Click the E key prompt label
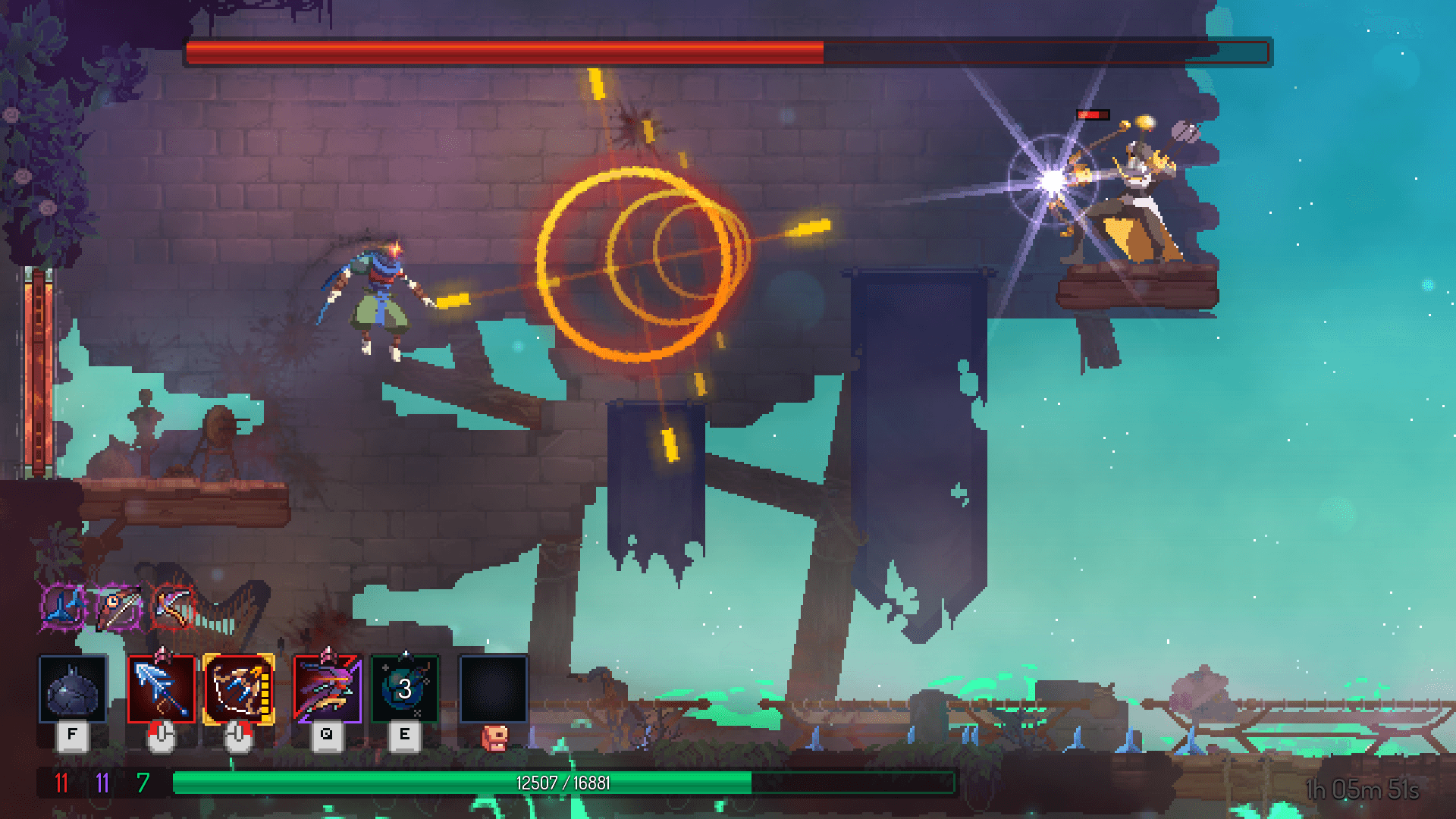The height and width of the screenshot is (819, 1456). coord(406,734)
